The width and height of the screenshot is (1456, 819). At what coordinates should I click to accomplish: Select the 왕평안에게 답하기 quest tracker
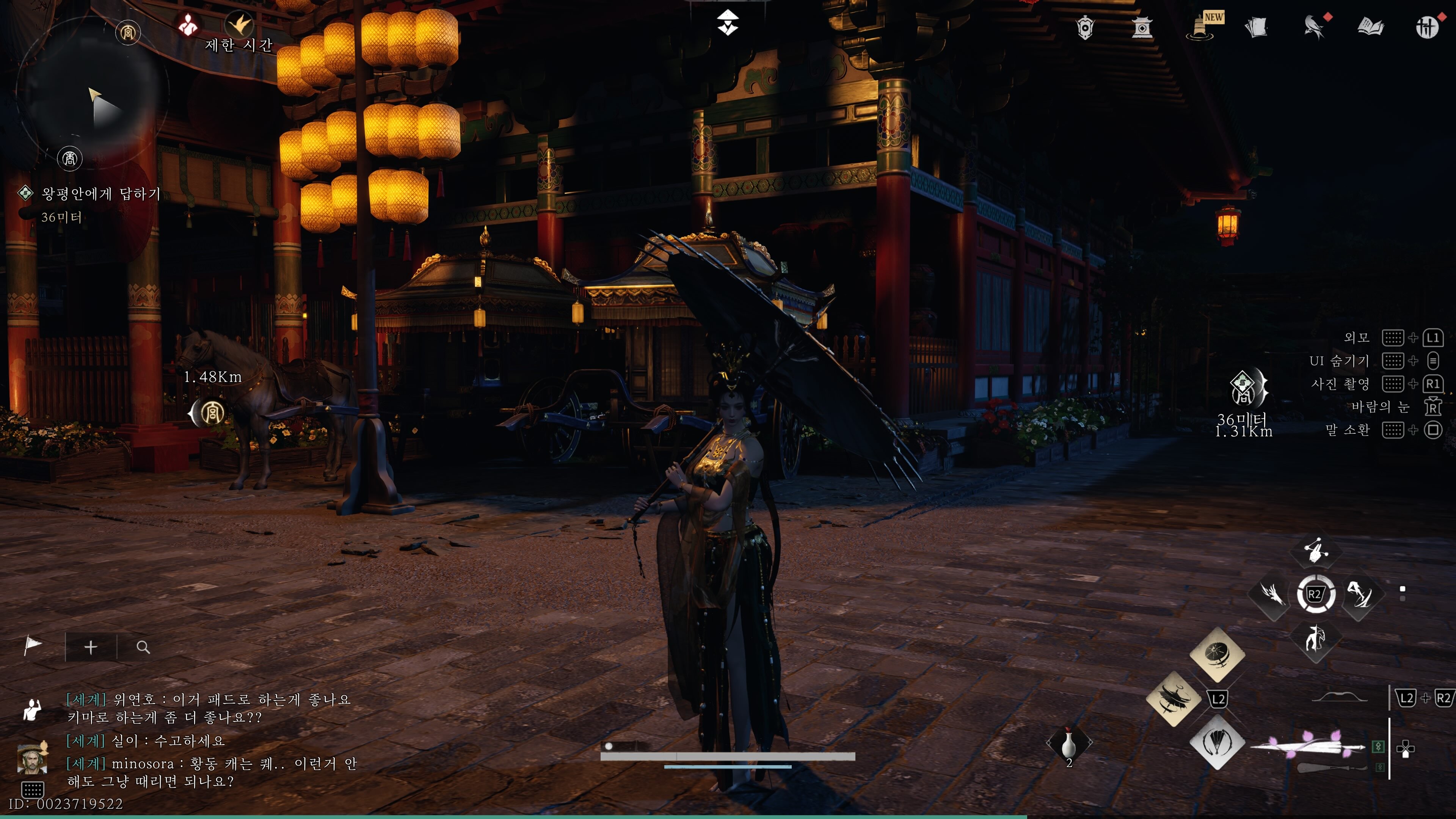click(x=100, y=194)
